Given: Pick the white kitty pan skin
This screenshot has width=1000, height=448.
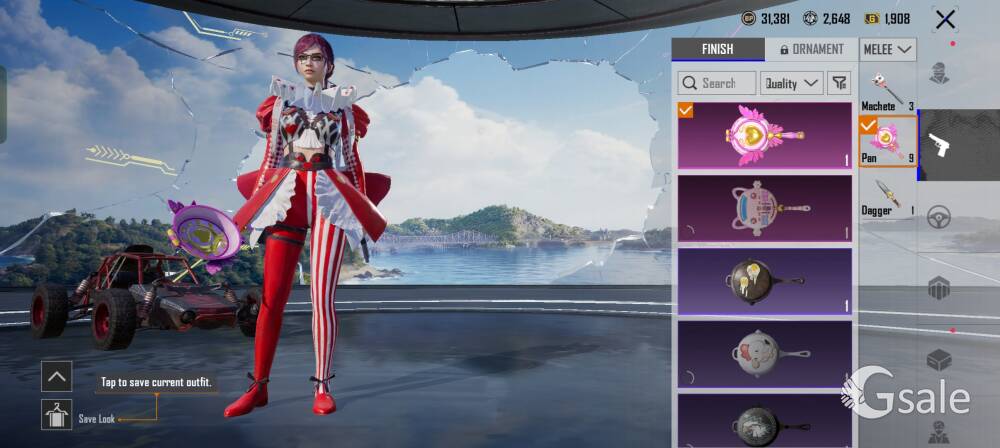Looking at the screenshot, I should (765, 353).
